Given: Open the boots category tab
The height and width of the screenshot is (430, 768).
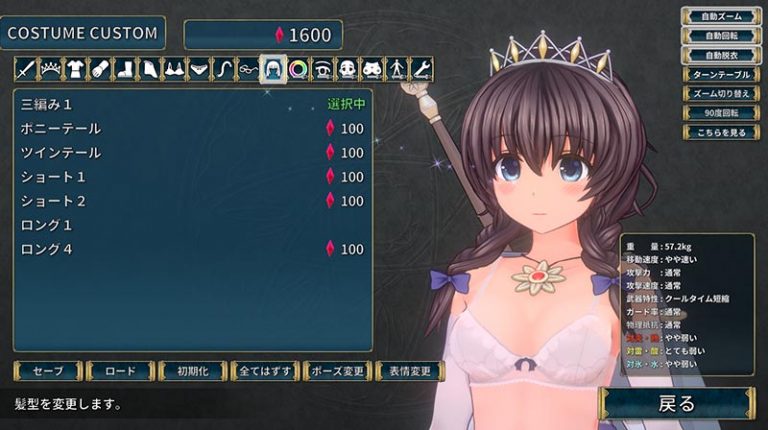Looking at the screenshot, I should pos(124,69).
